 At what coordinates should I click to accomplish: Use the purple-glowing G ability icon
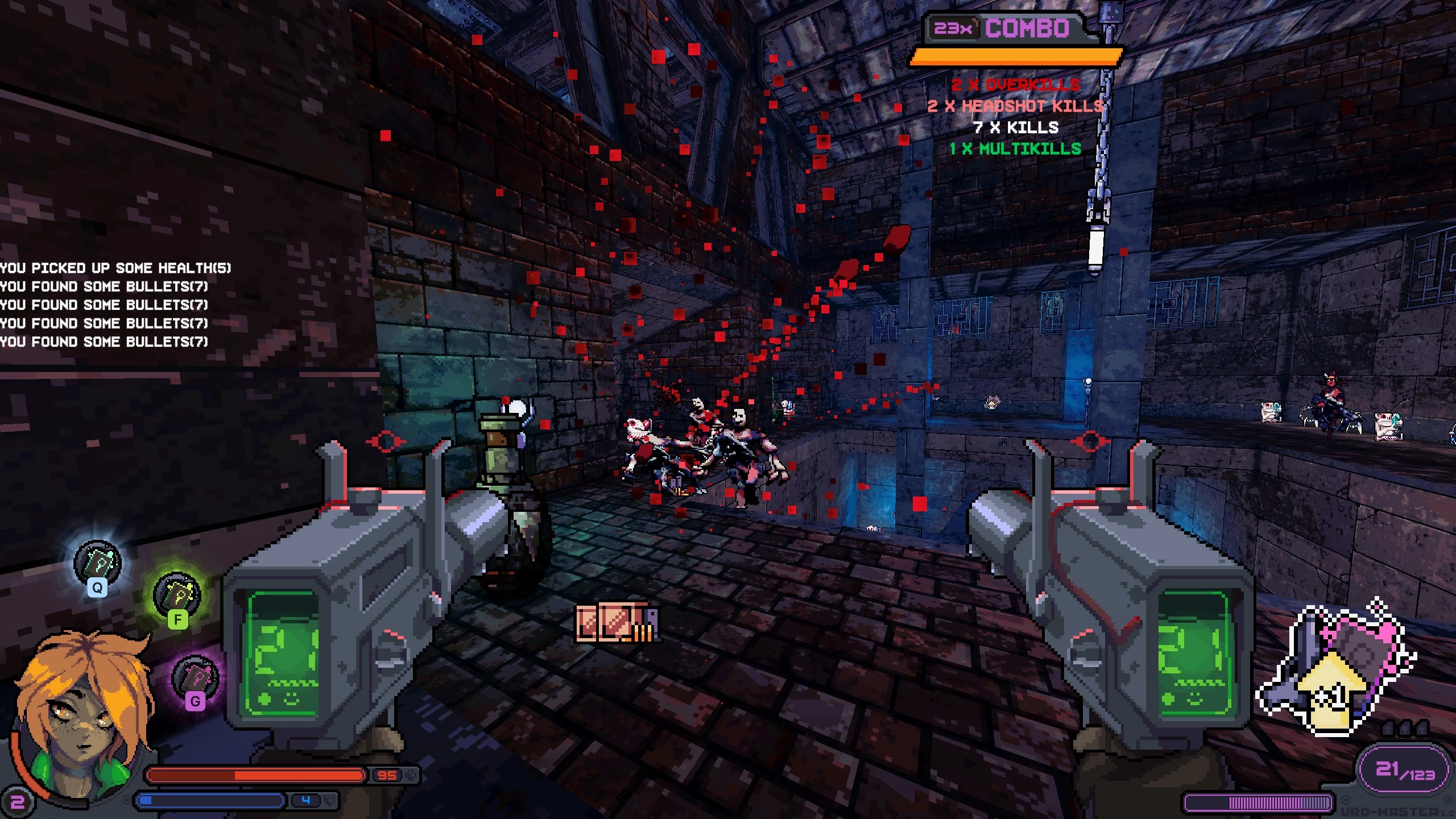click(195, 679)
